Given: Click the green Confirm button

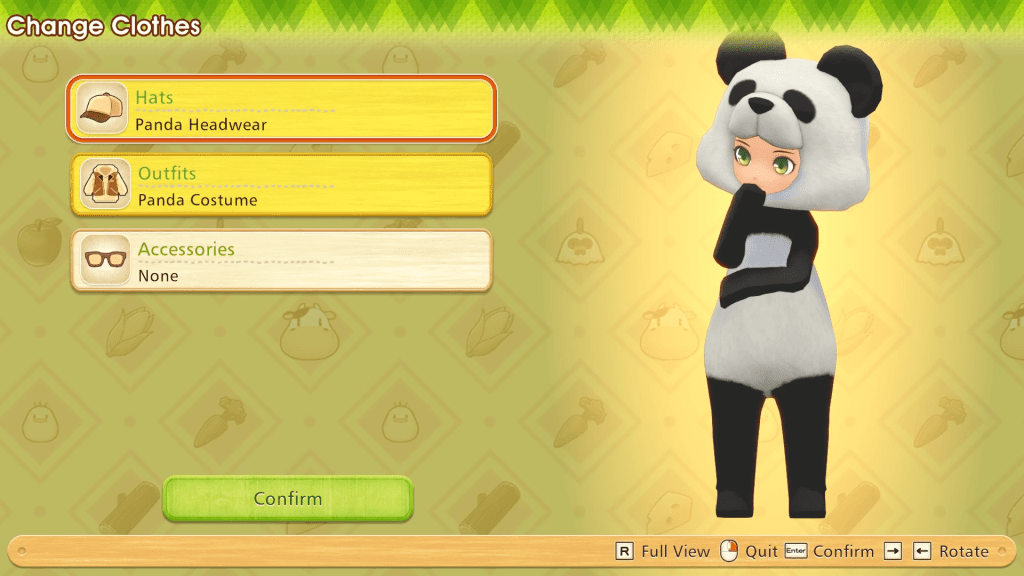Looking at the screenshot, I should point(288,498).
